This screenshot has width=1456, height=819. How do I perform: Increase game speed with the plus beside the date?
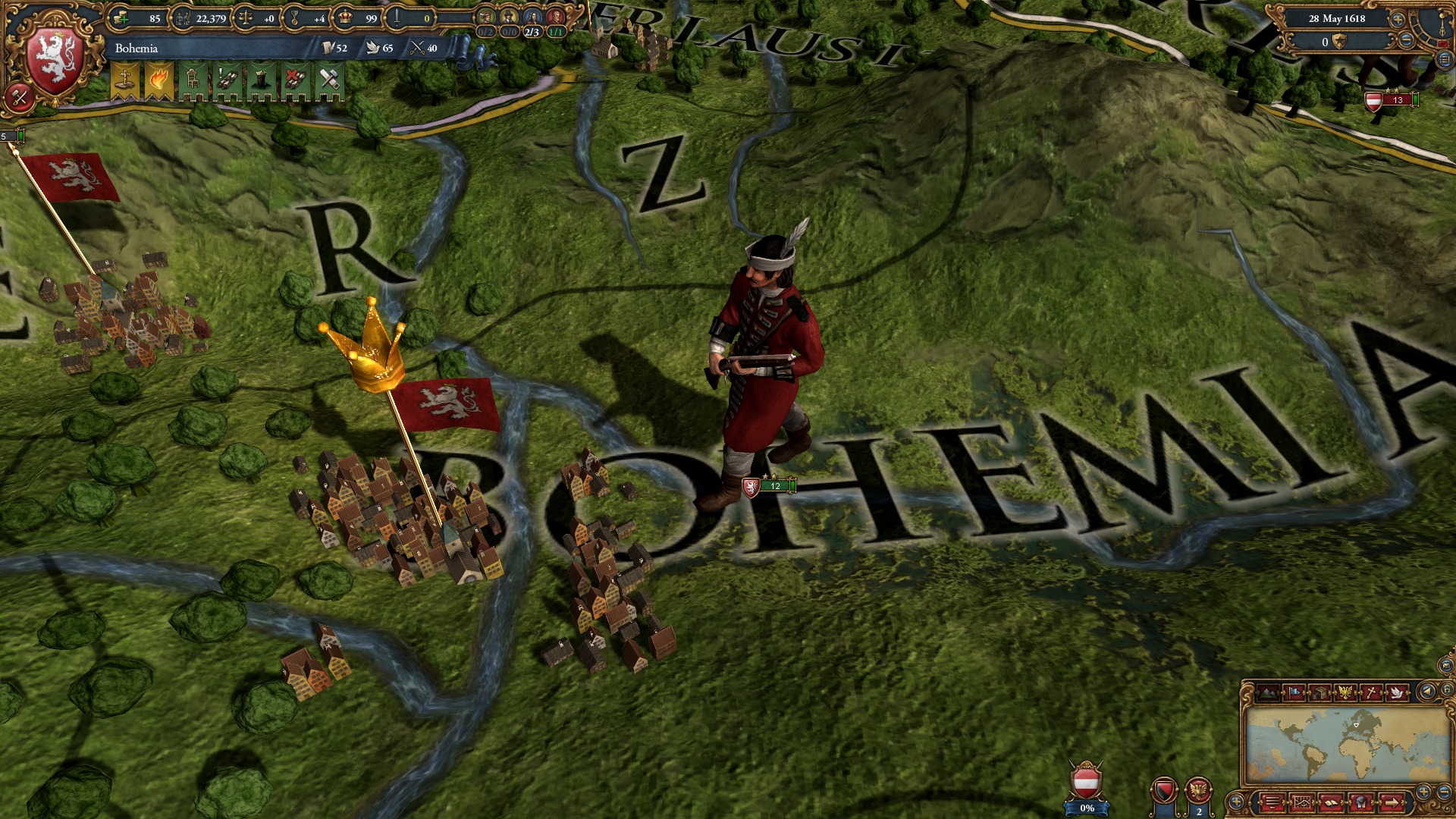click(1397, 20)
